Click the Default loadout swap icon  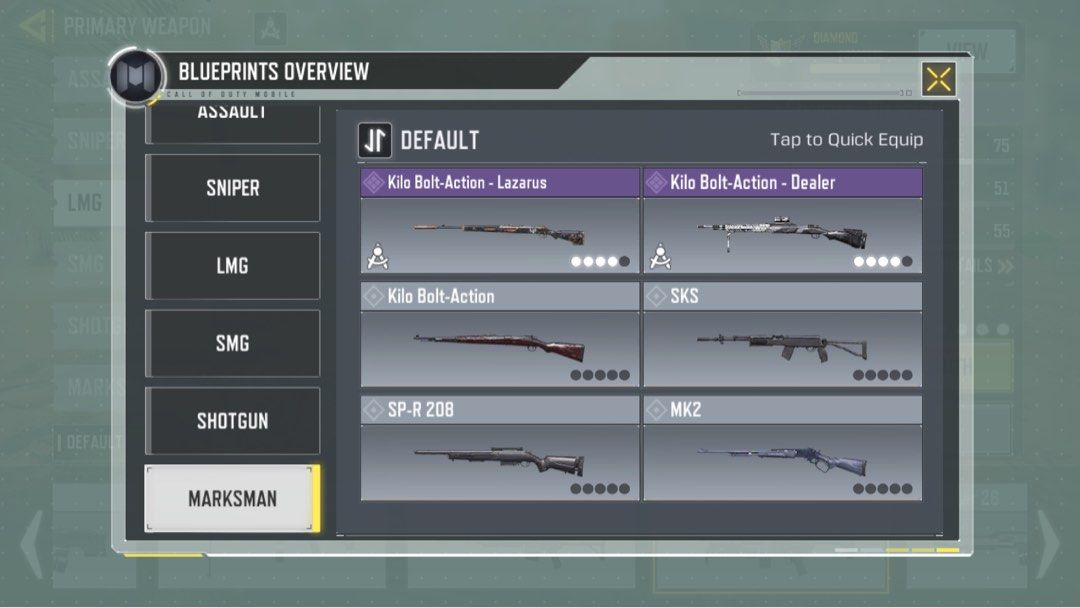click(375, 141)
